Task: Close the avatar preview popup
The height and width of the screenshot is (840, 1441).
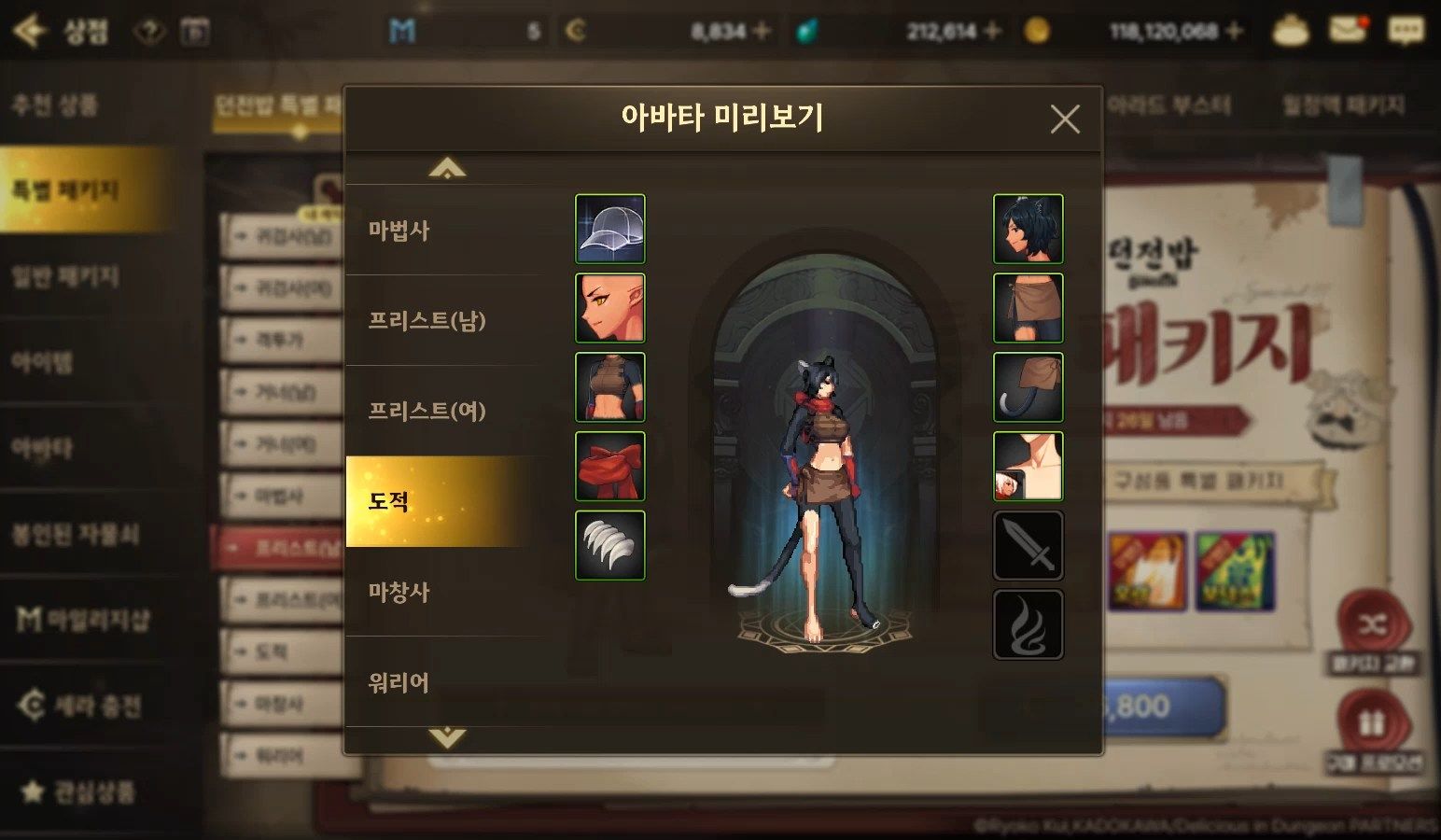Action: (1064, 119)
